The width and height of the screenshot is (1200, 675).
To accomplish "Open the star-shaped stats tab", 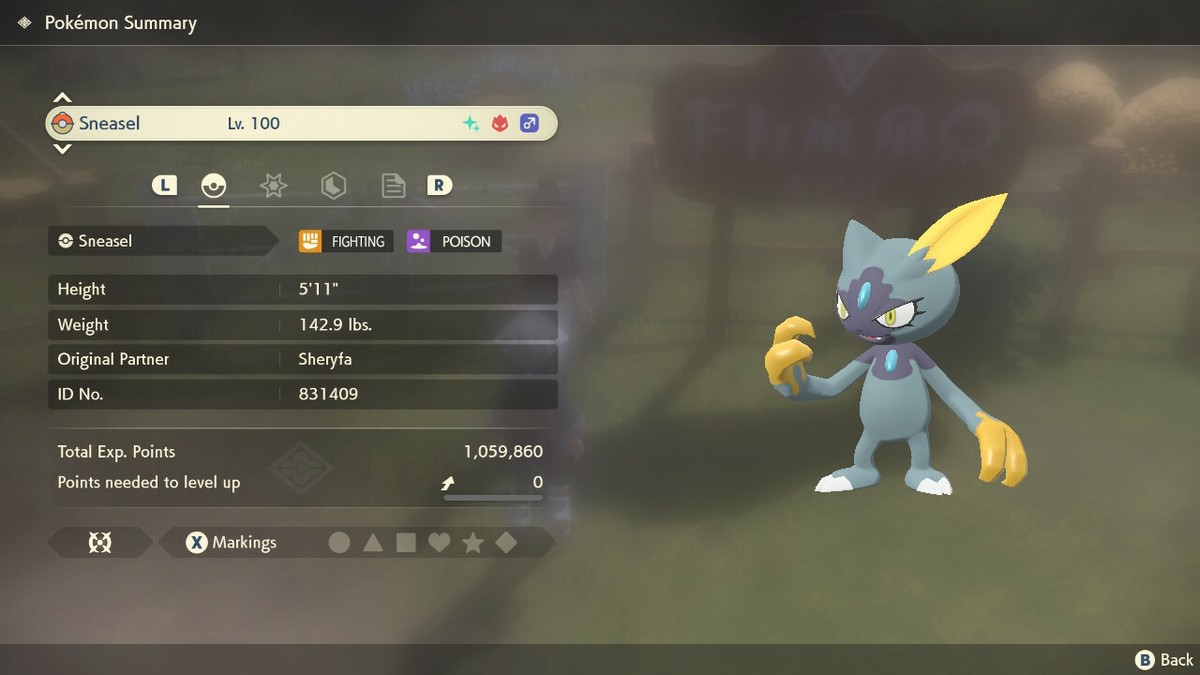I will [273, 185].
